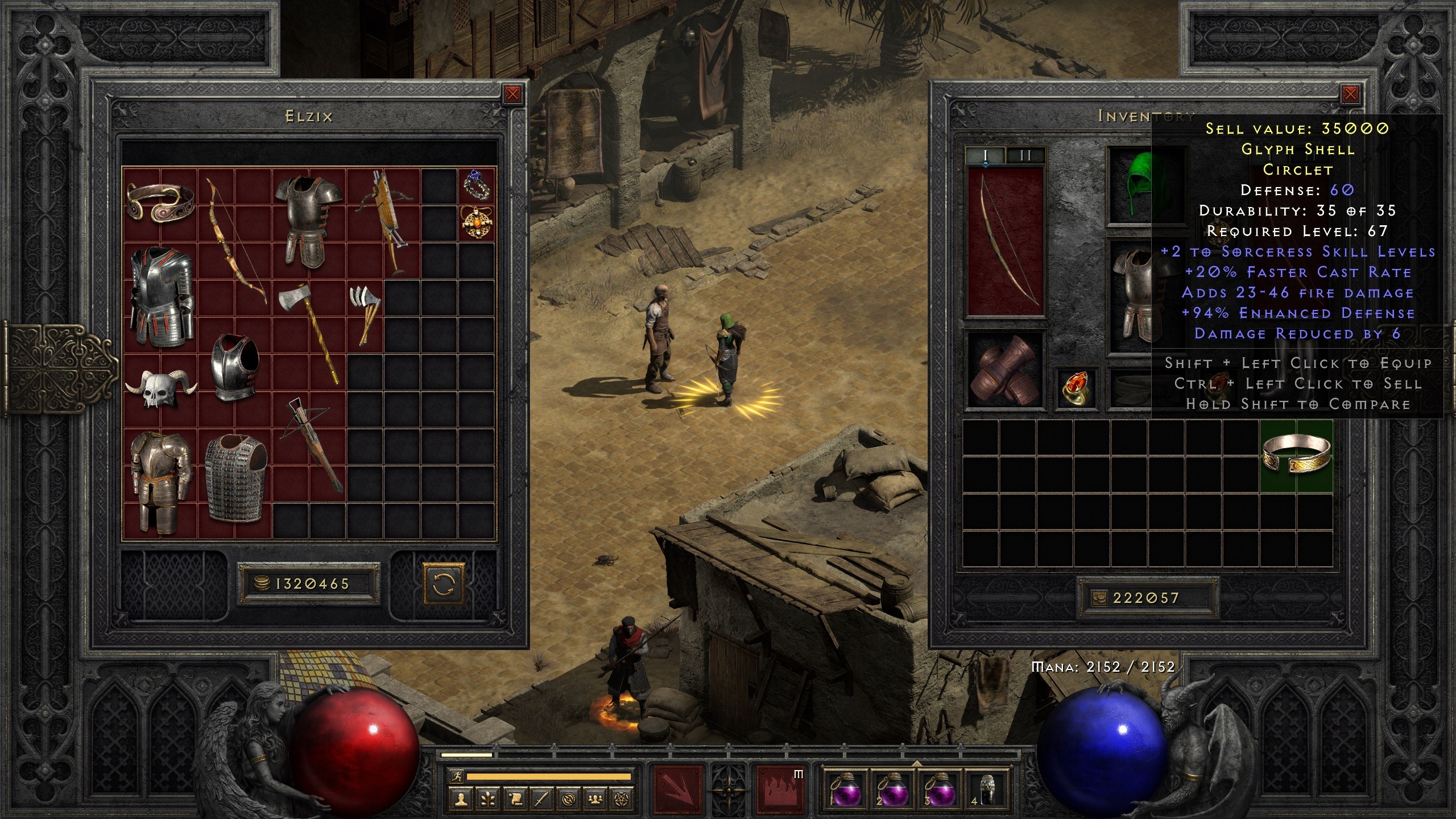Image resolution: width=1456 pixels, height=819 pixels.
Task: Click the equipped bow in weapon slot
Action: click(x=1006, y=242)
